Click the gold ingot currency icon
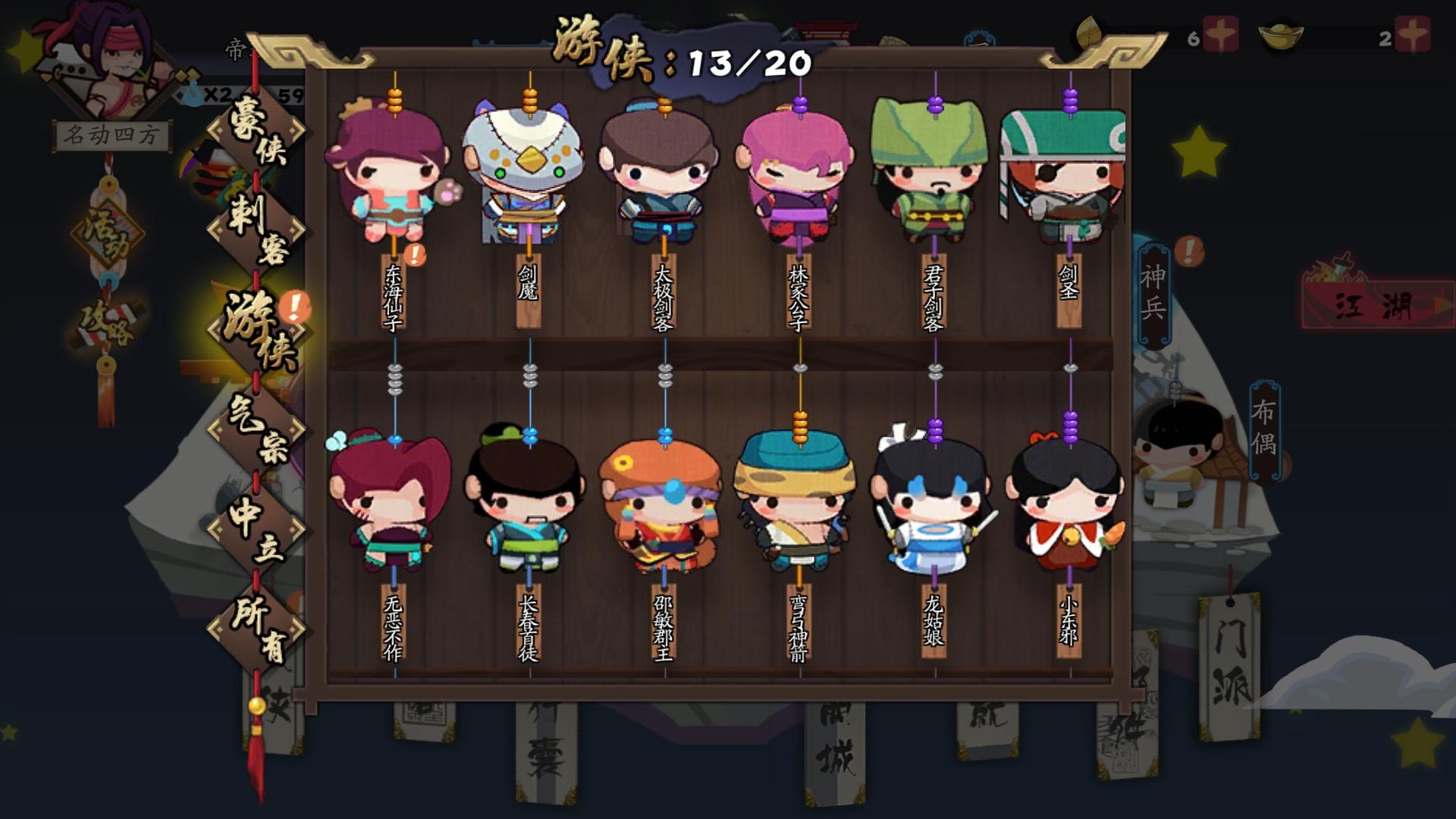 (1282, 34)
